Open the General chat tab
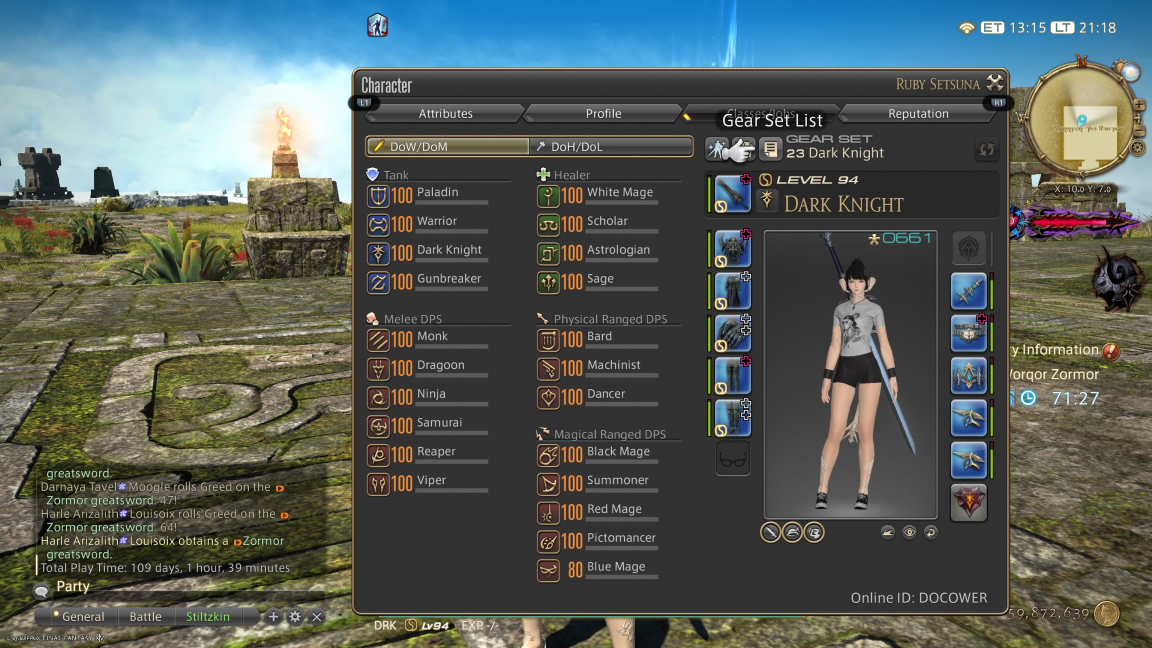Screen dimensions: 1152x648 coord(83,617)
